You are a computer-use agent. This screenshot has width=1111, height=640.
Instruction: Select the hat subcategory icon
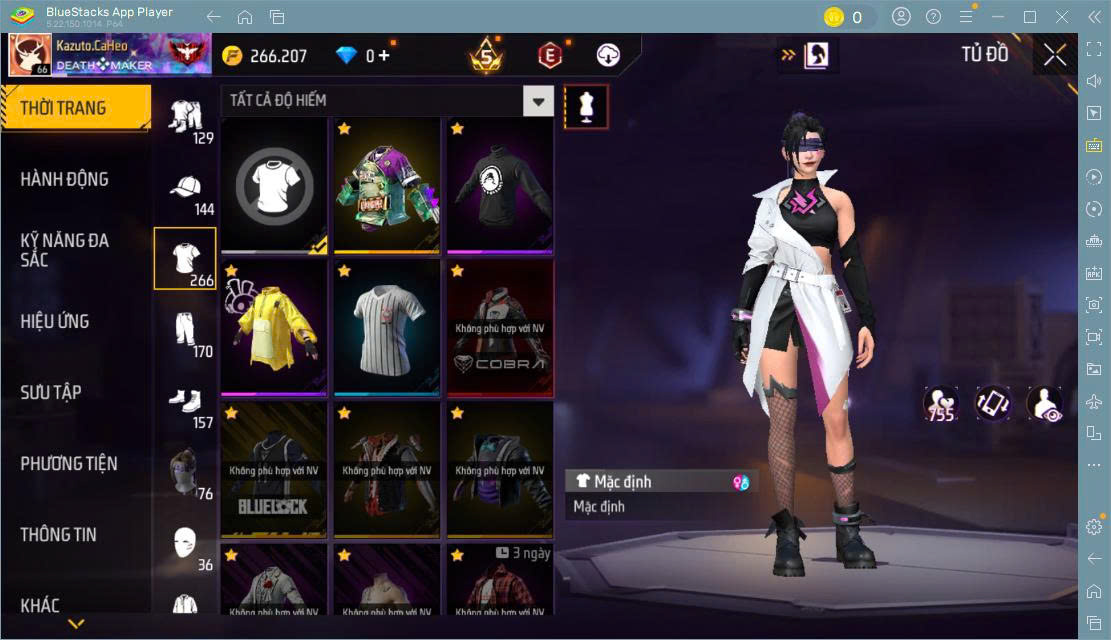pyautogui.click(x=185, y=190)
